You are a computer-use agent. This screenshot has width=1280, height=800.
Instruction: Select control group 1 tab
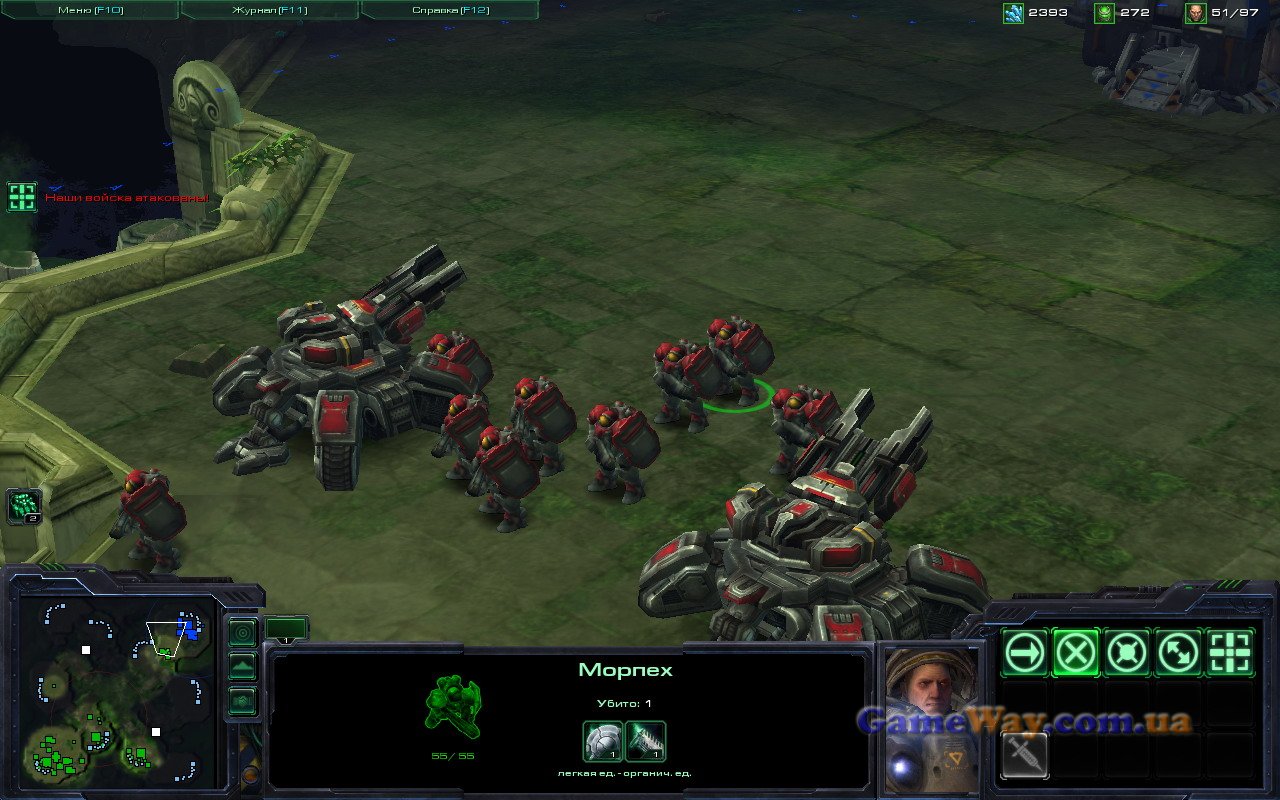pos(286,629)
